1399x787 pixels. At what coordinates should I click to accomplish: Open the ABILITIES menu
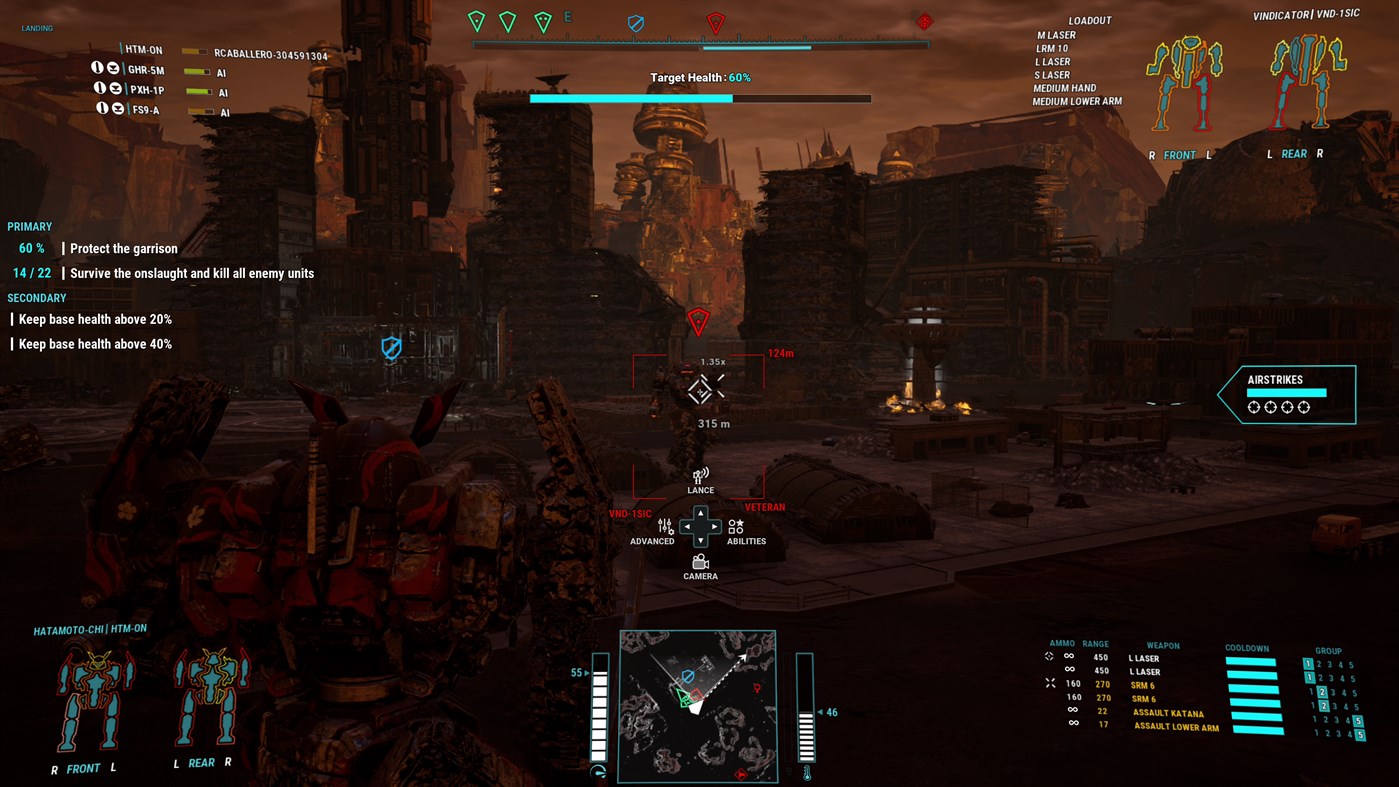coord(737,527)
